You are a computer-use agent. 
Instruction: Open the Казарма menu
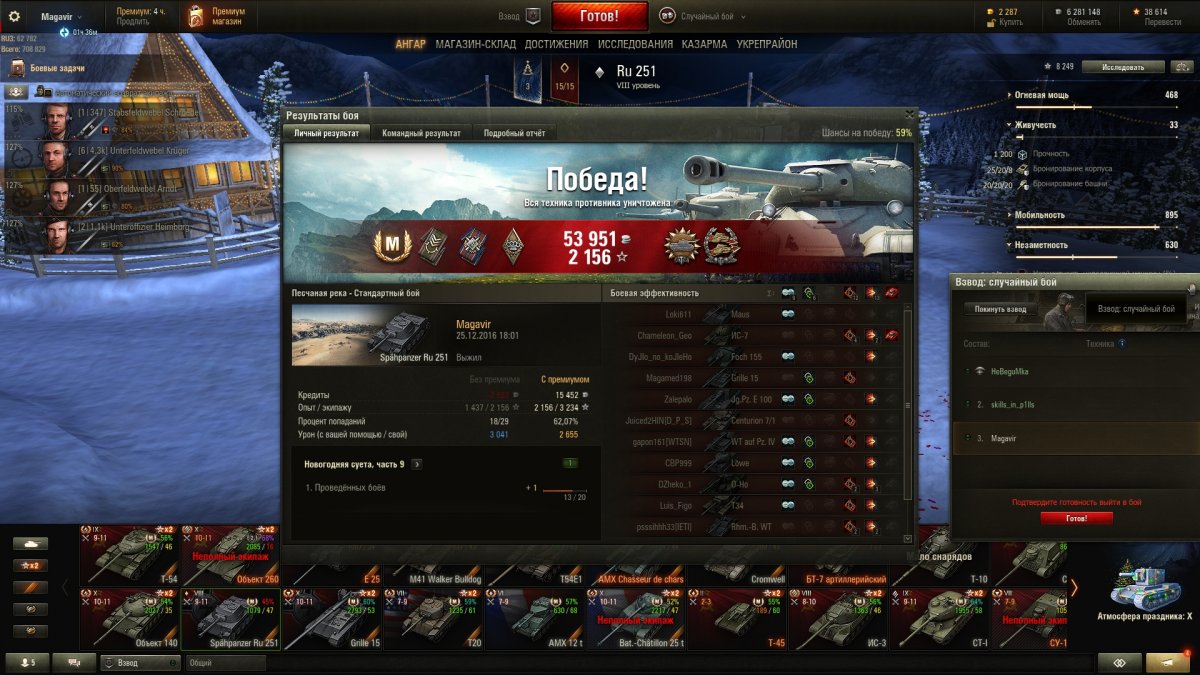[x=704, y=44]
